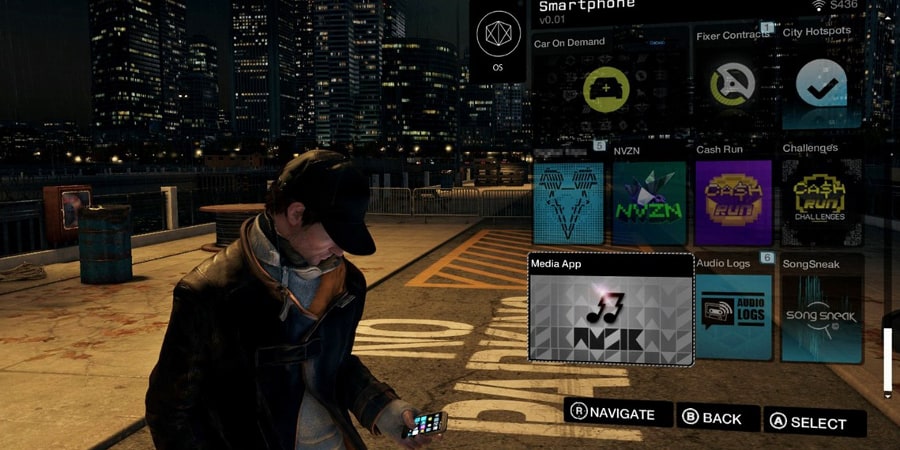Viewport: 900px width, 450px height.
Task: Open the blue spider-tank app tile
Action: coord(570,202)
